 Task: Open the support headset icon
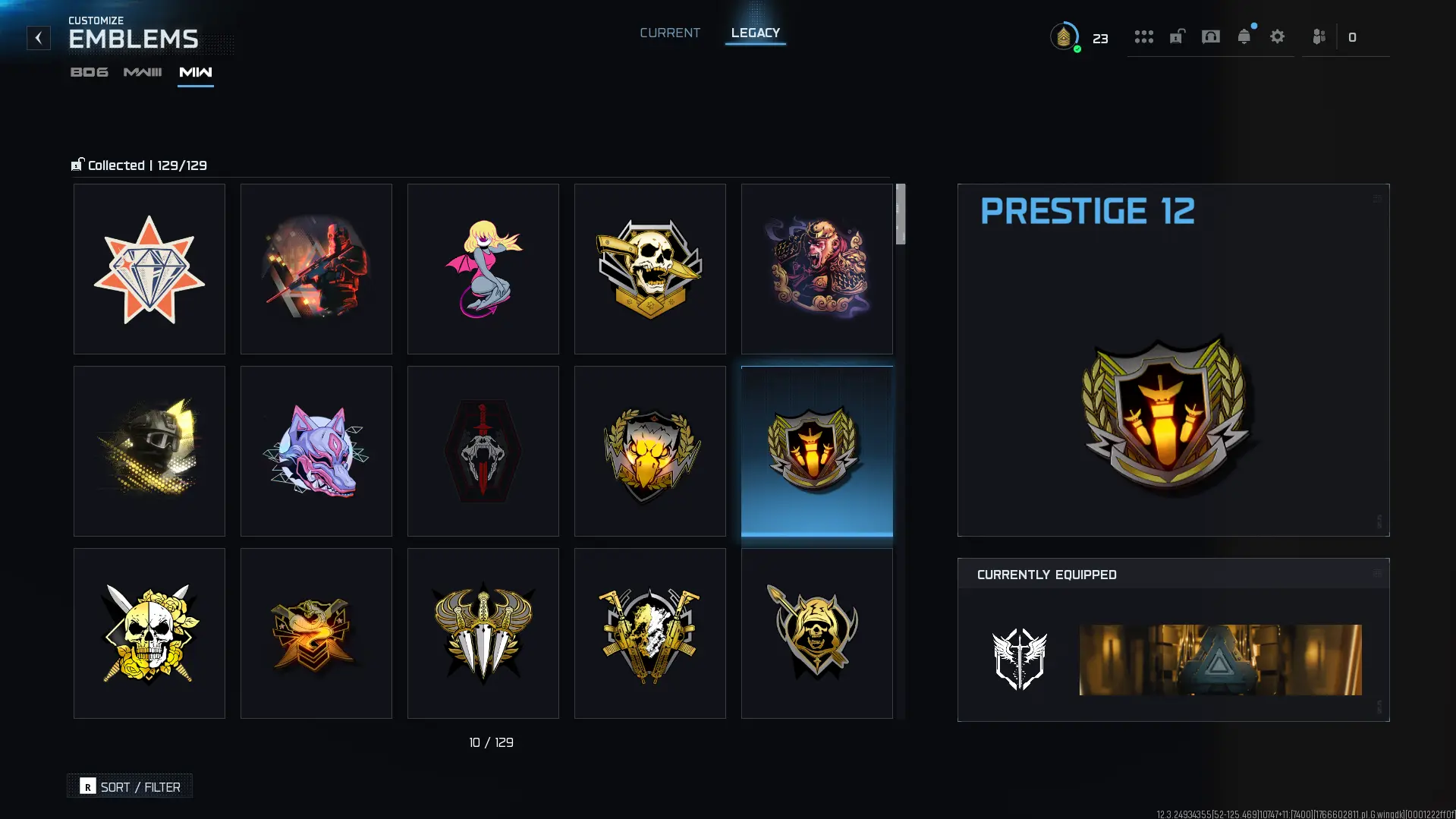coord(1210,36)
